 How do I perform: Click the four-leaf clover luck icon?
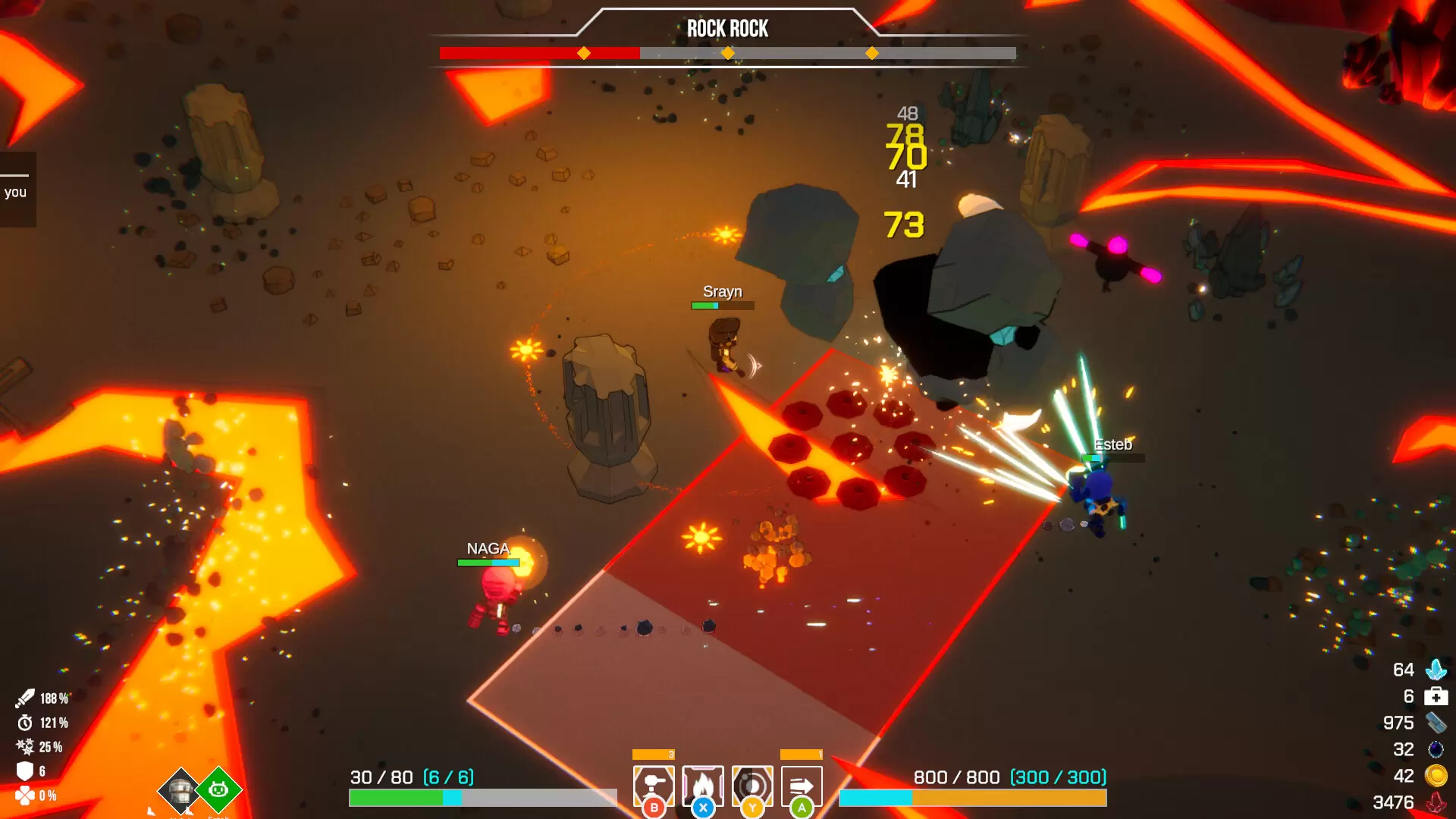(25, 795)
